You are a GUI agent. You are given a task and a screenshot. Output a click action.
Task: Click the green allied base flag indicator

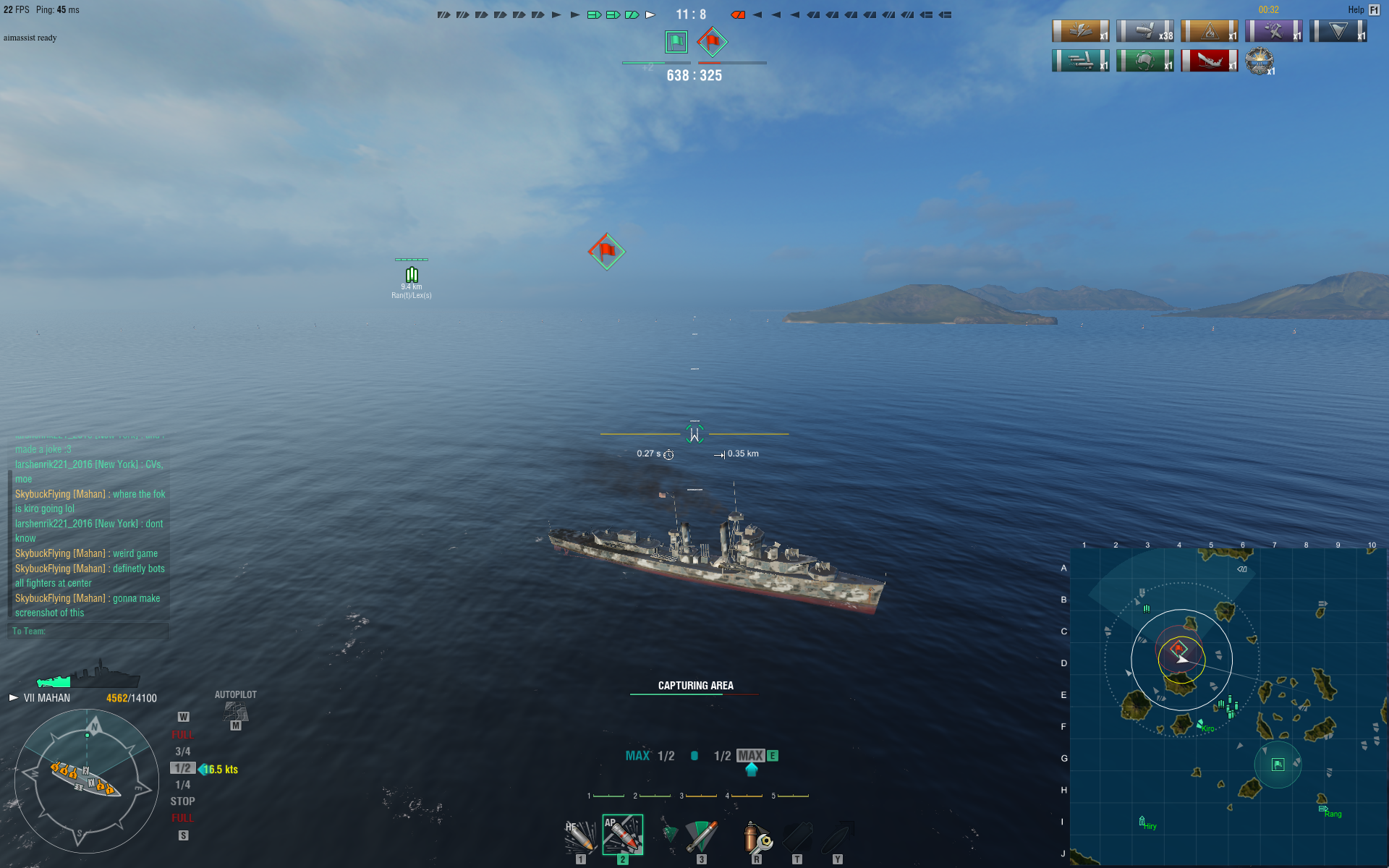coord(676,42)
